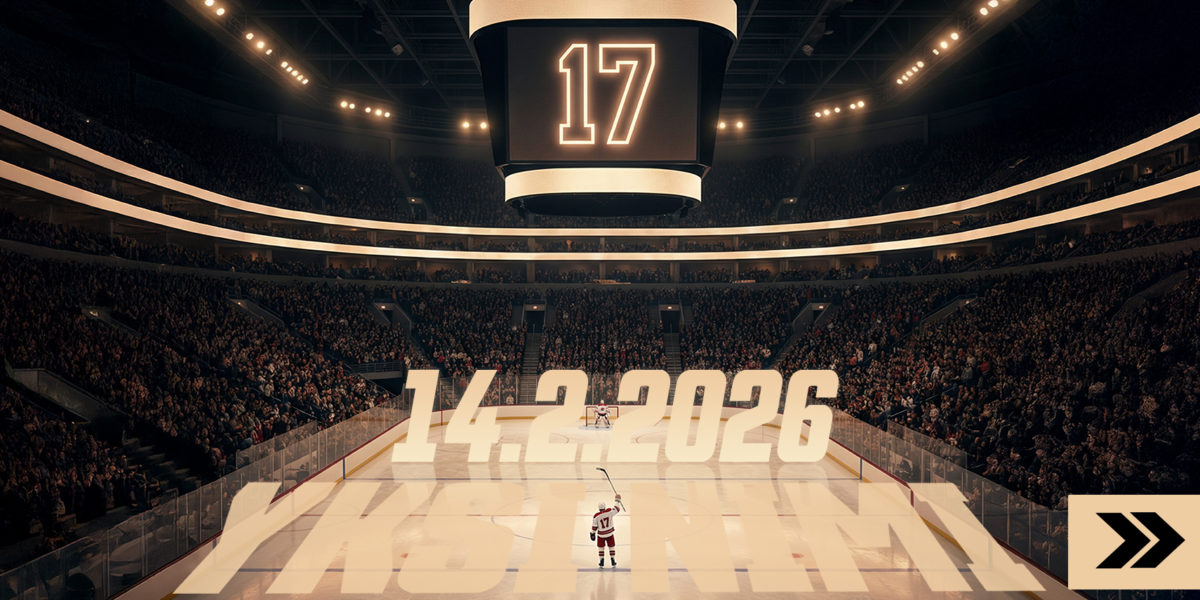
Task: Click the double-chevron arrow button
Action: point(1135,541)
